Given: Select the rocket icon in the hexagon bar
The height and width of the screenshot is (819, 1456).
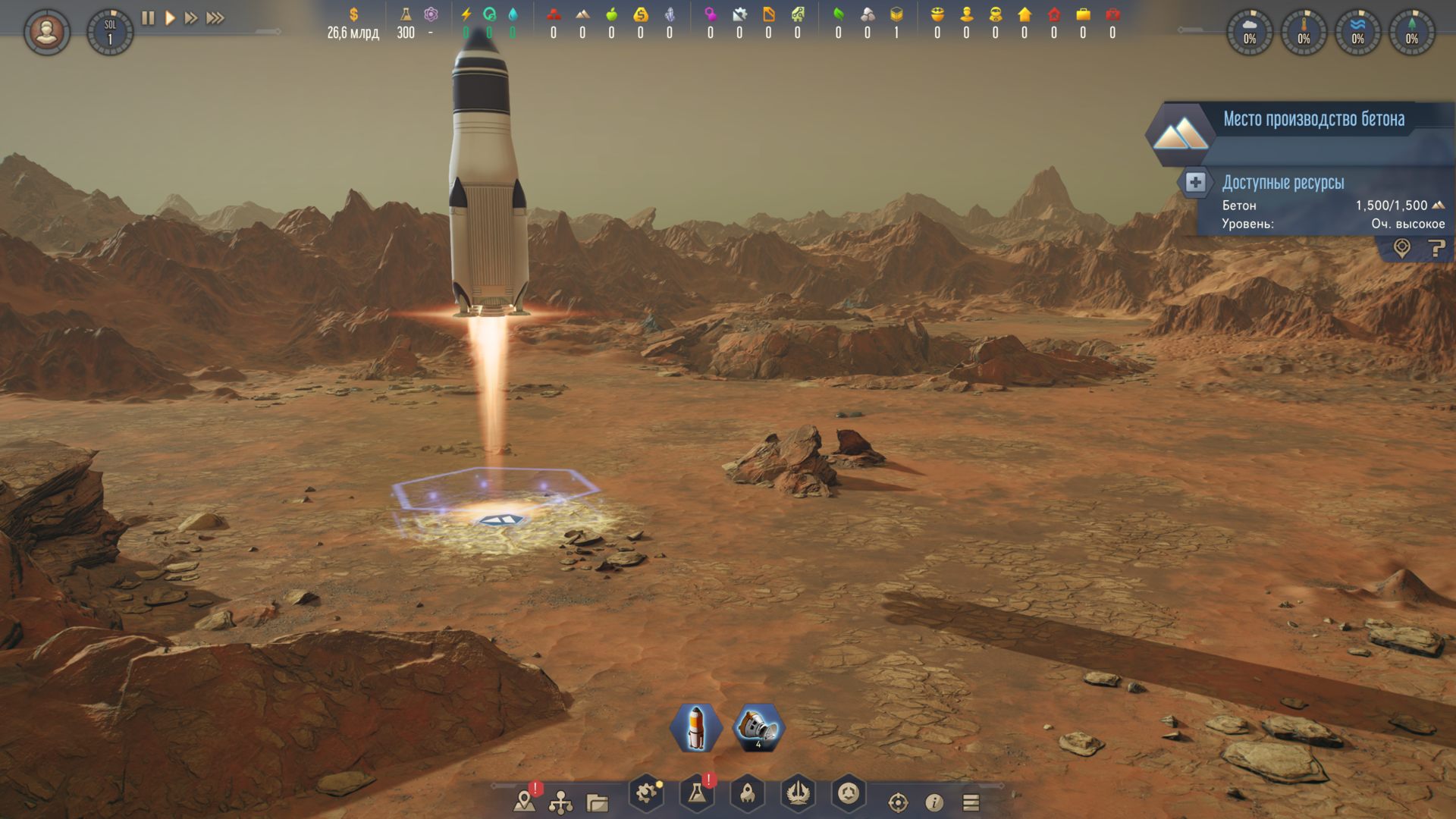Looking at the screenshot, I should pos(695,728).
